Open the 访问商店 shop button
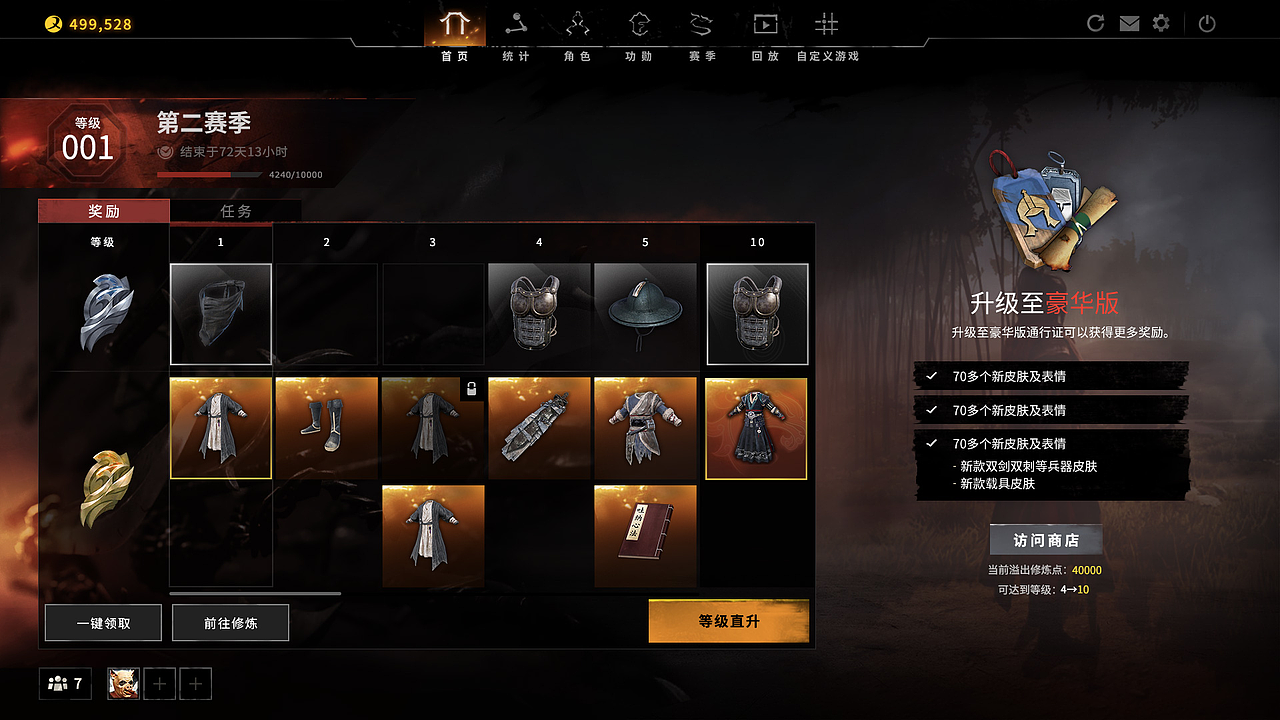Viewport: 1280px width, 720px height. [x=1046, y=540]
